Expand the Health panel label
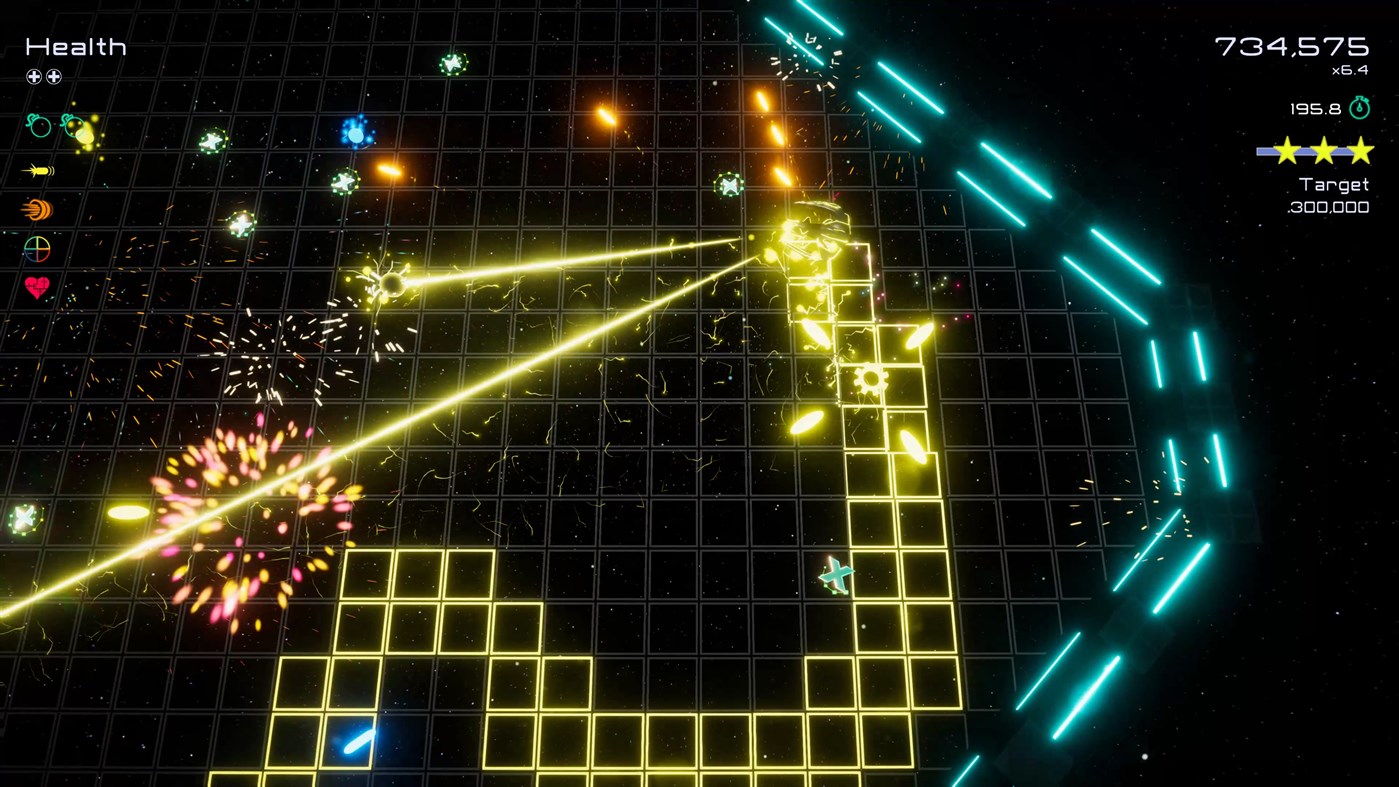The image size is (1399, 787). (x=75, y=46)
